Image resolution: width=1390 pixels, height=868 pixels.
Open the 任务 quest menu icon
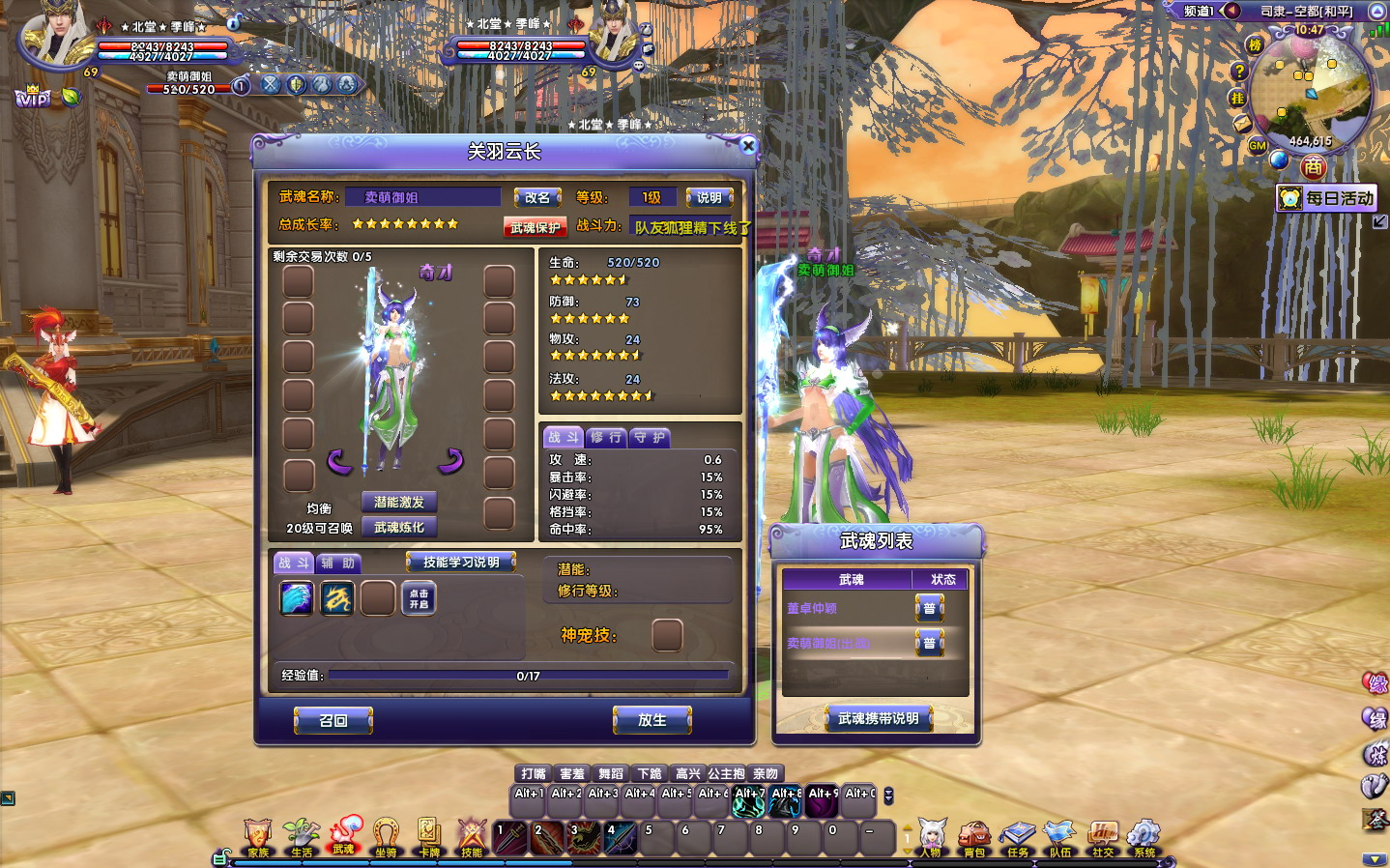[1017, 837]
